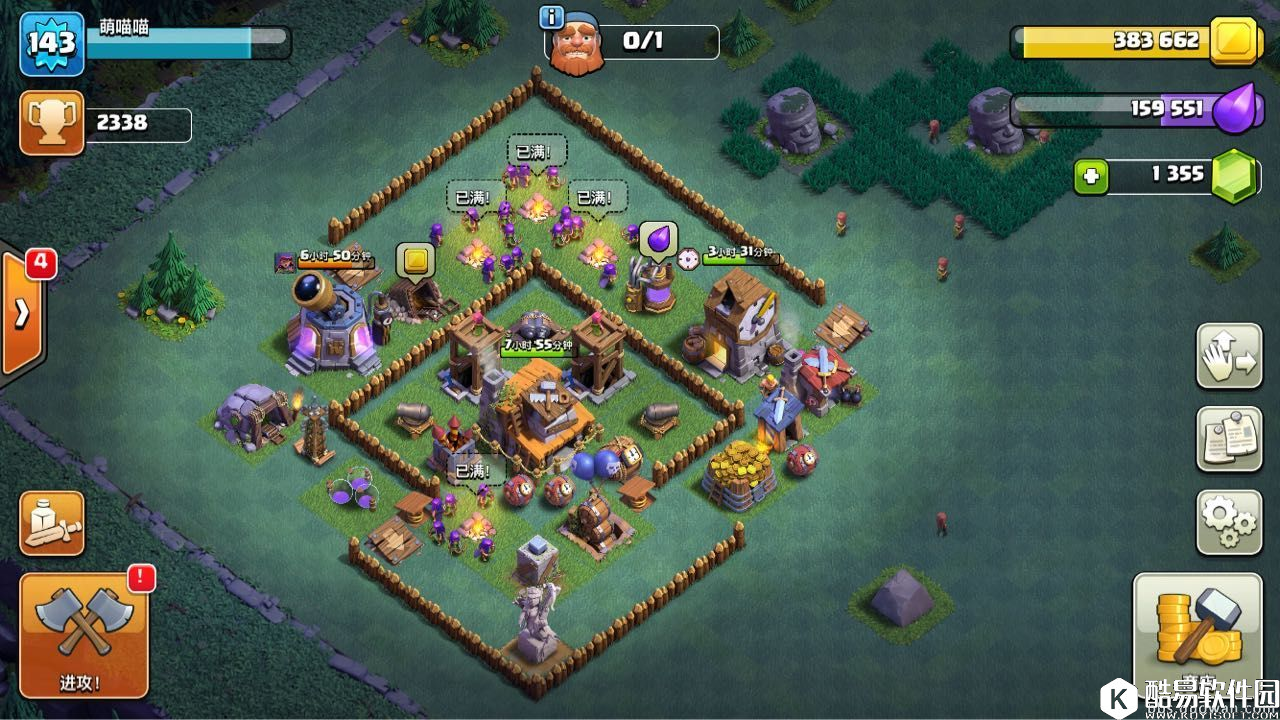The height and width of the screenshot is (720, 1280).
Task: Collect the elixir bubble above the collector
Action: (x=658, y=240)
